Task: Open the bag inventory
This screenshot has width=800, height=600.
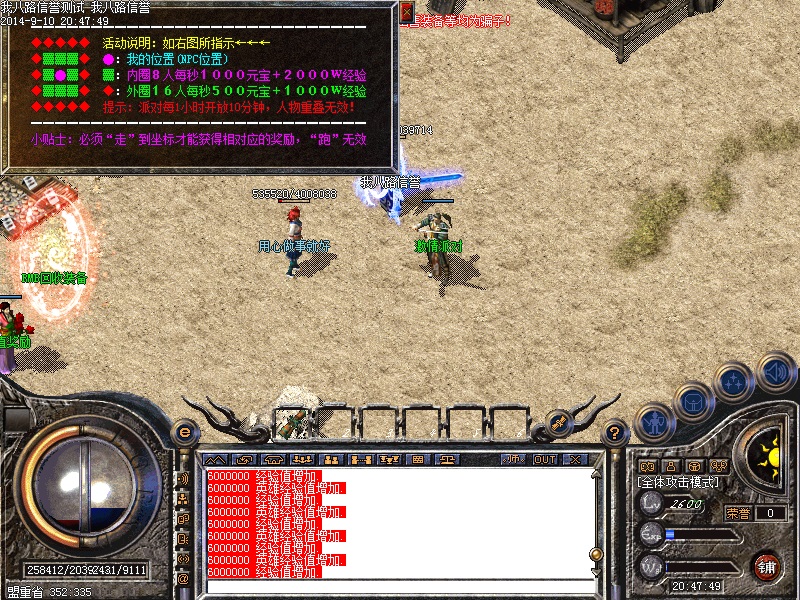Action: click(x=693, y=400)
